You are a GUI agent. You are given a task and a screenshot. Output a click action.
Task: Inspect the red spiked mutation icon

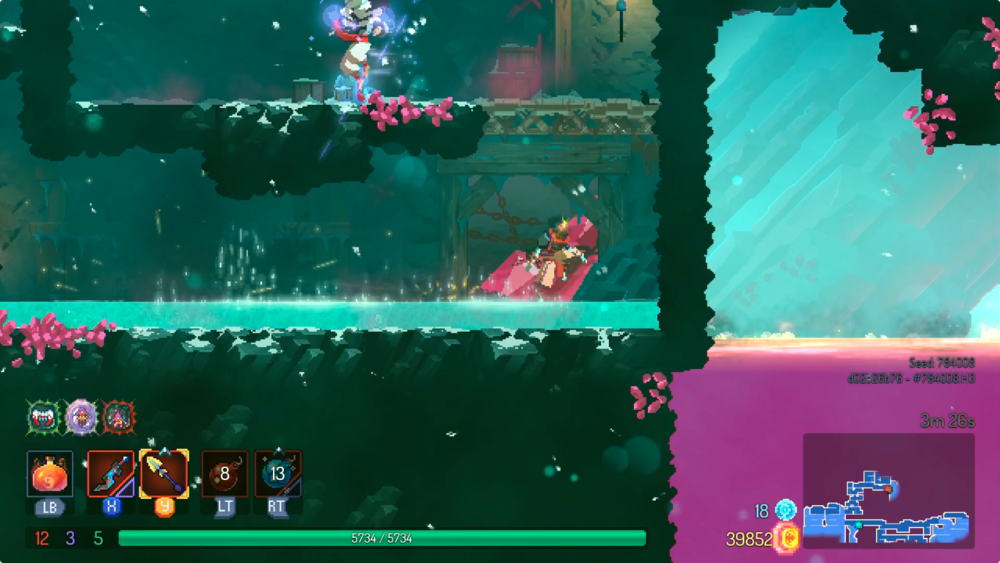tap(119, 416)
